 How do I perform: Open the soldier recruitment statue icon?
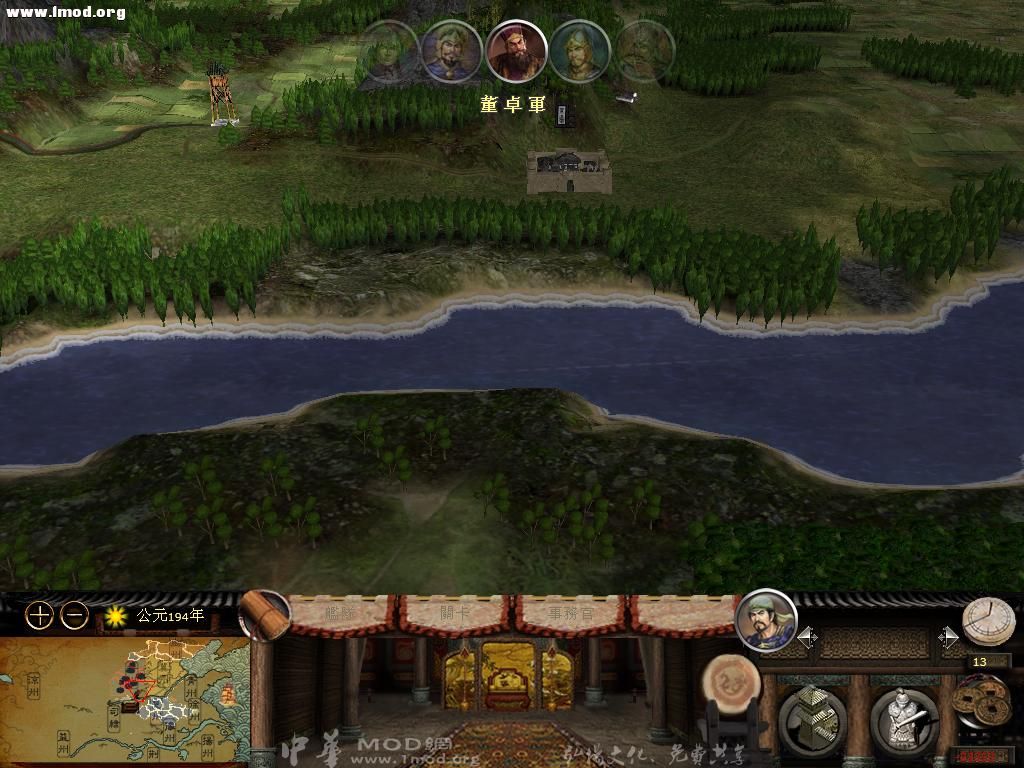point(904,720)
